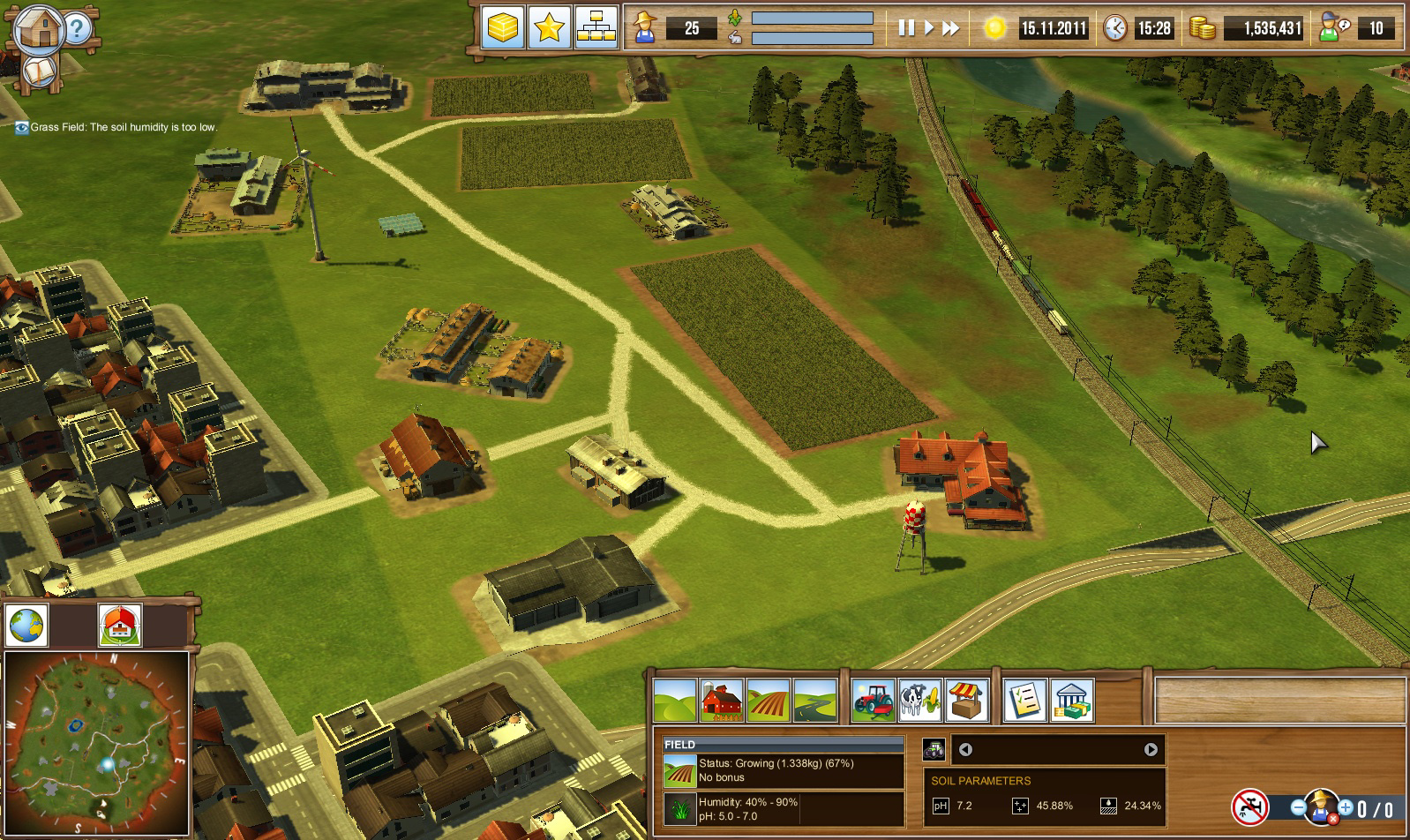Open the bank finances menu

(x=1072, y=701)
